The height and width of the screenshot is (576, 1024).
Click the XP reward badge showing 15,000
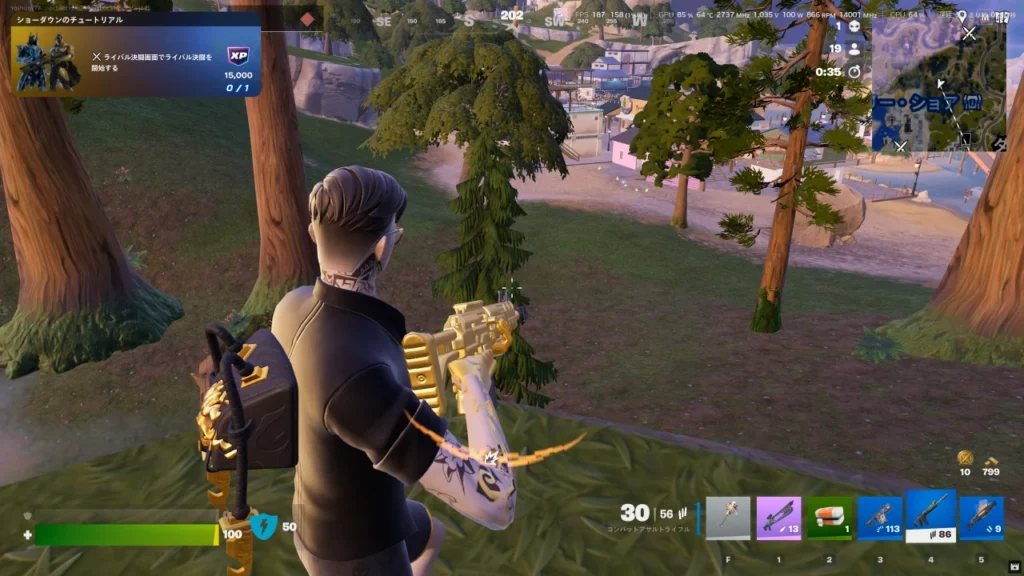point(238,57)
